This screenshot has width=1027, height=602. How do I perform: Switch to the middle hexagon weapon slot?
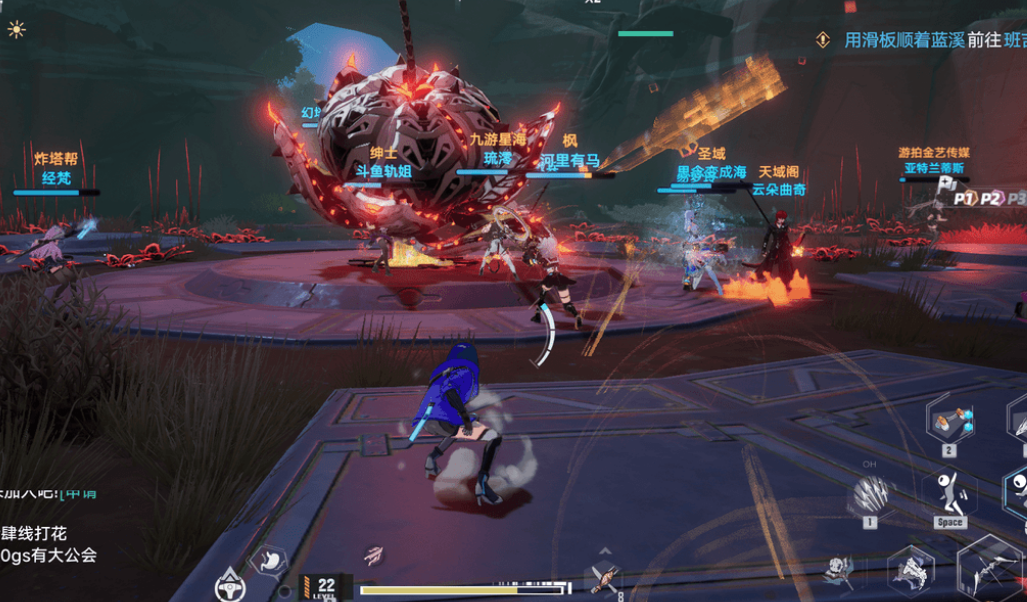(x=910, y=571)
